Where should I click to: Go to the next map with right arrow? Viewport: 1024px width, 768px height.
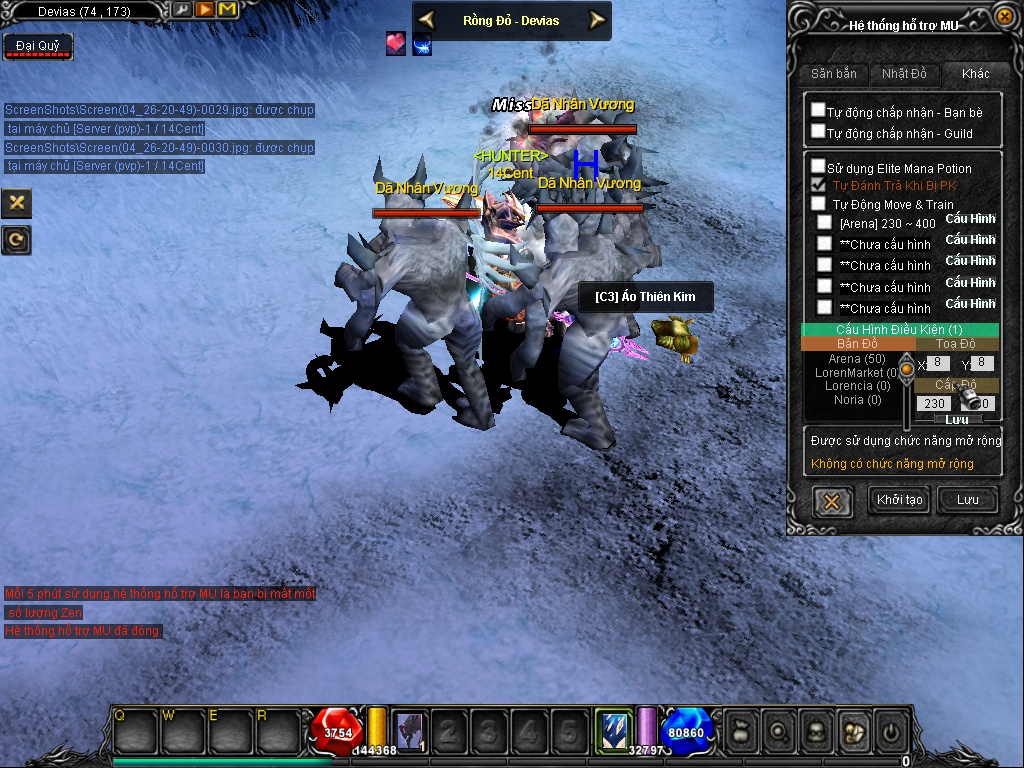point(597,20)
